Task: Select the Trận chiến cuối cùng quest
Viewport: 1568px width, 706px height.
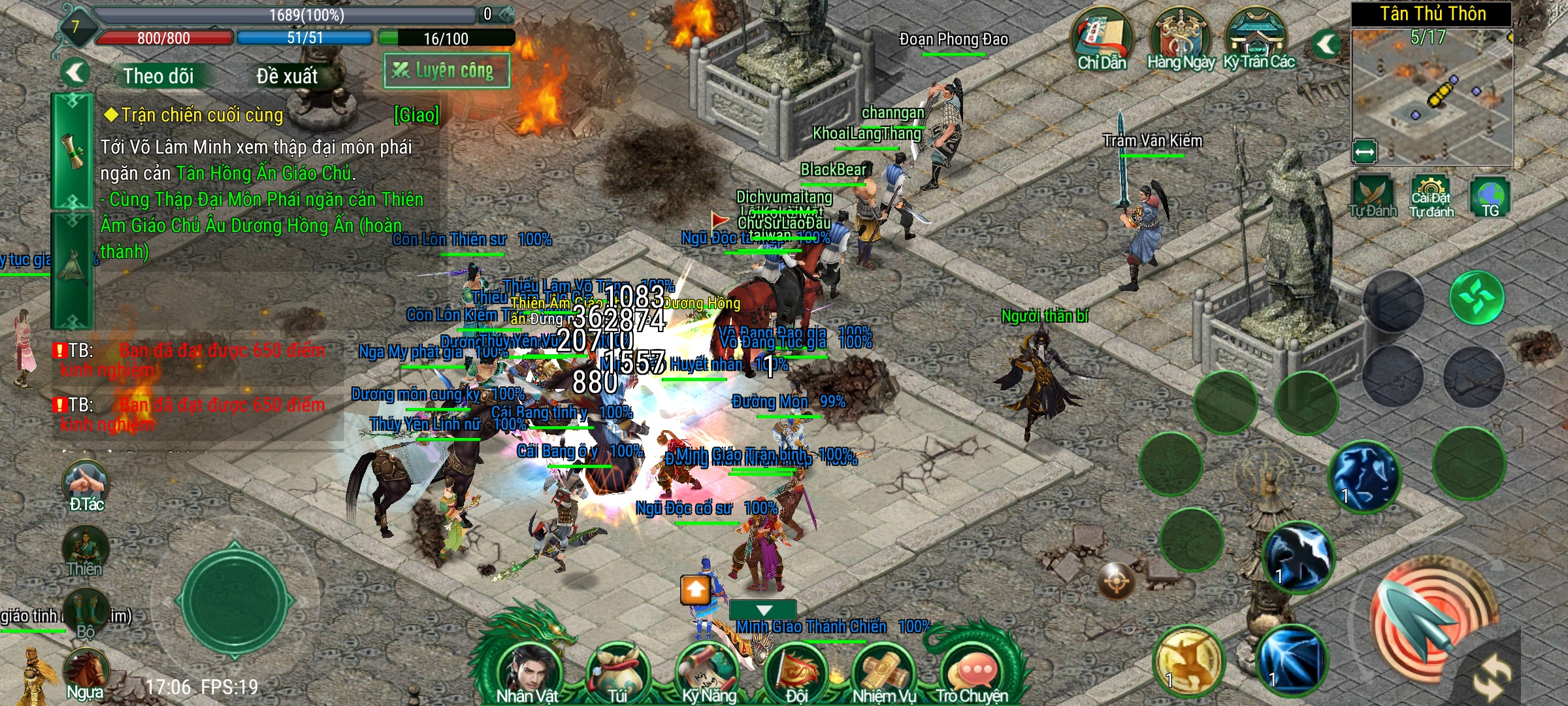Action: (203, 116)
